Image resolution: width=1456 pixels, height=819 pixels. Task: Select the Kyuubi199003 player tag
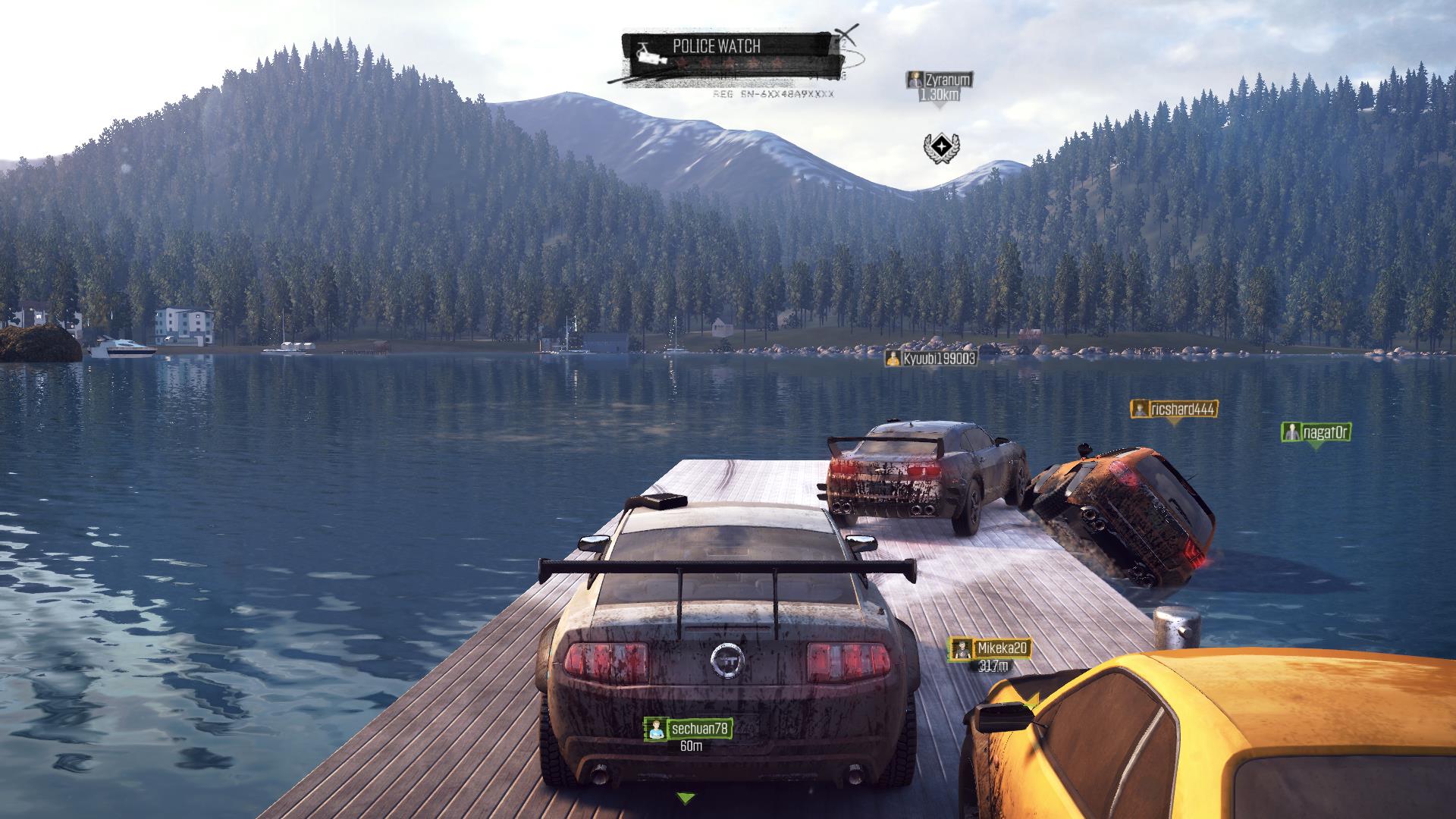click(930, 358)
